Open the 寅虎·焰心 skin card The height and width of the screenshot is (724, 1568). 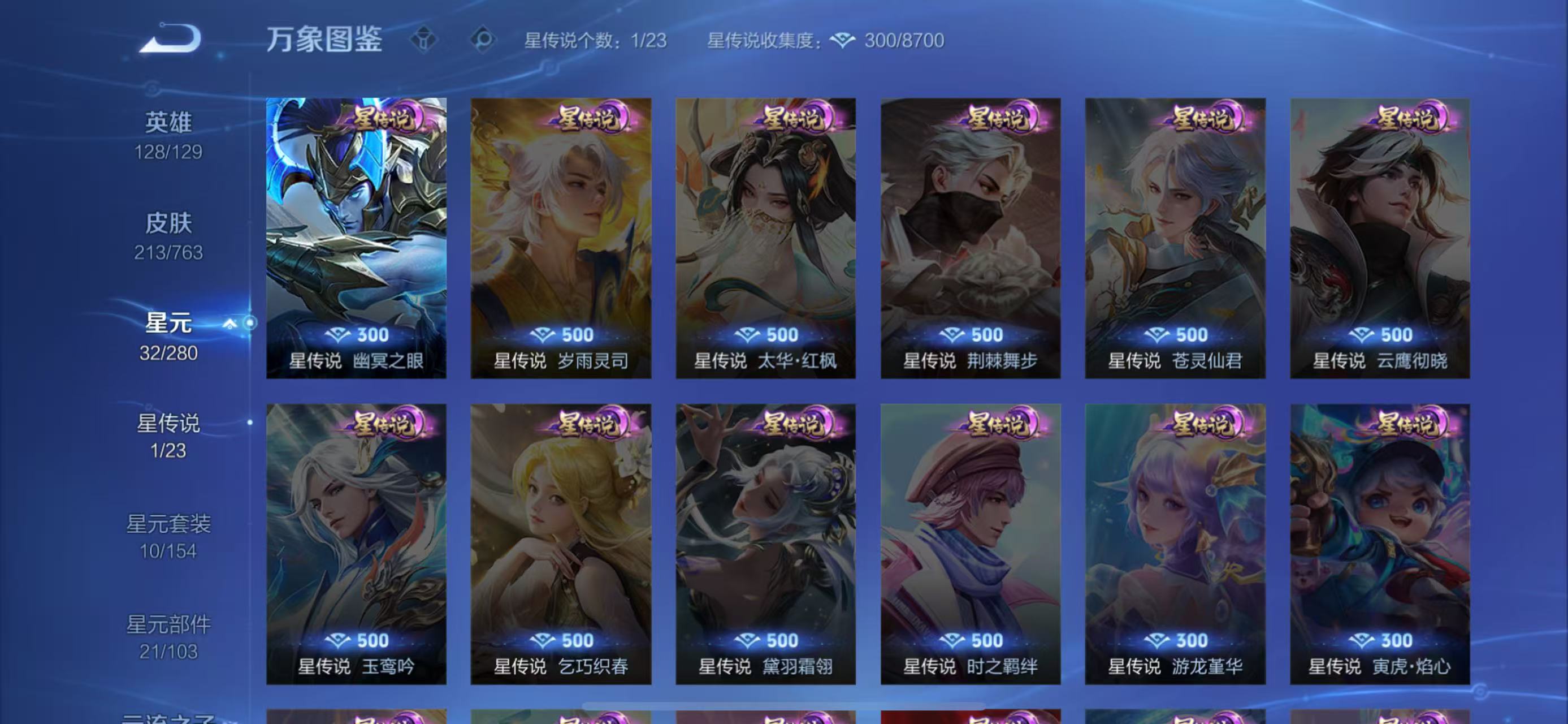[1379, 544]
